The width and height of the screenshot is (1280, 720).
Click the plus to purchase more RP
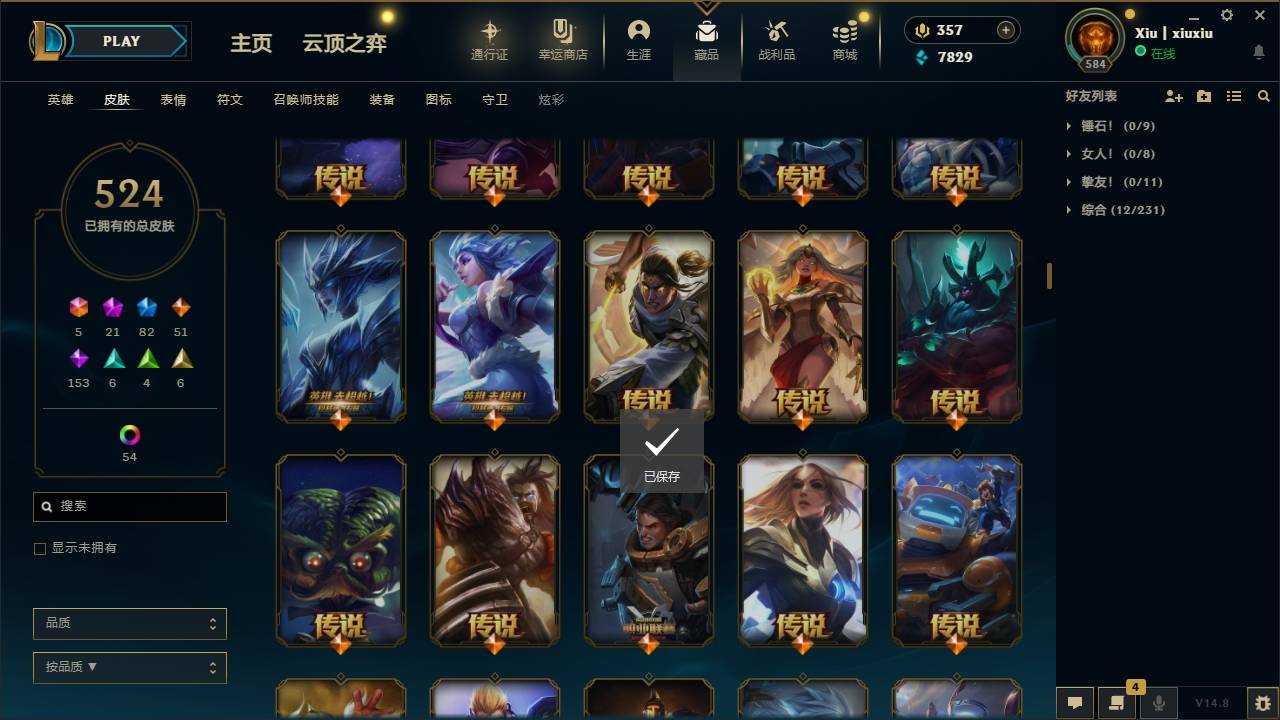(1003, 30)
